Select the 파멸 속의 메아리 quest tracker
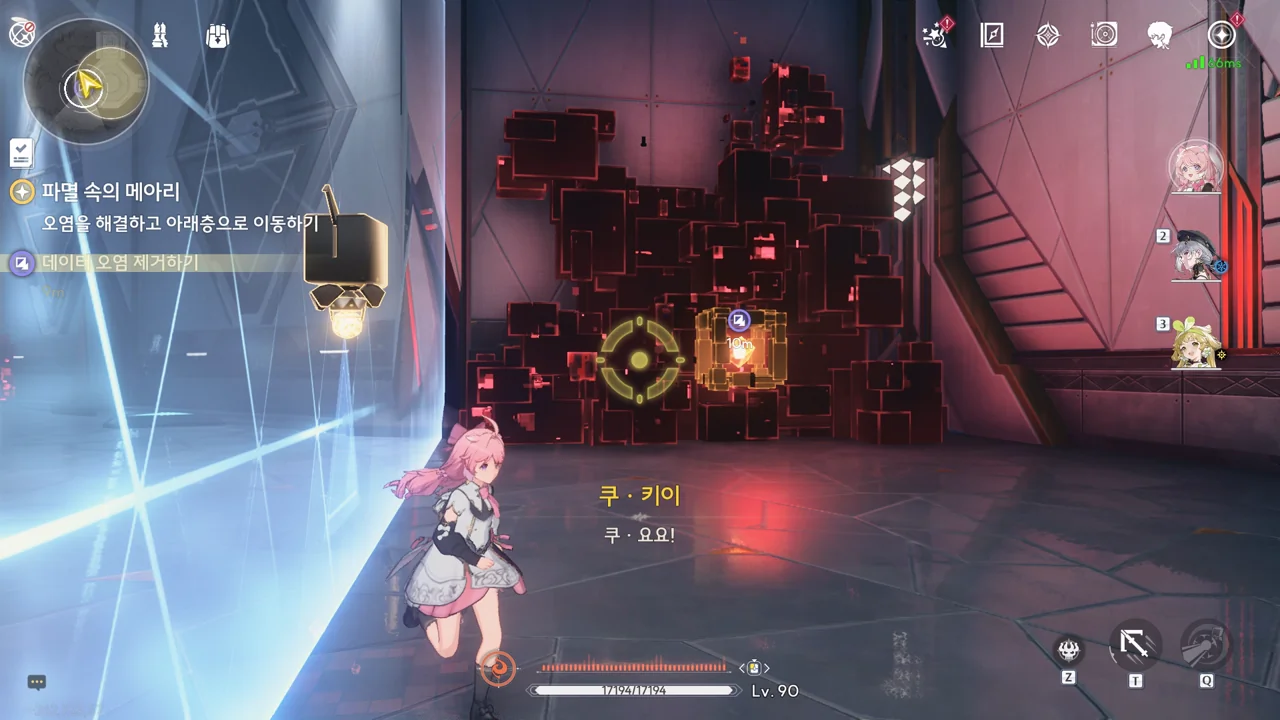The height and width of the screenshot is (720, 1280). pos(110,191)
